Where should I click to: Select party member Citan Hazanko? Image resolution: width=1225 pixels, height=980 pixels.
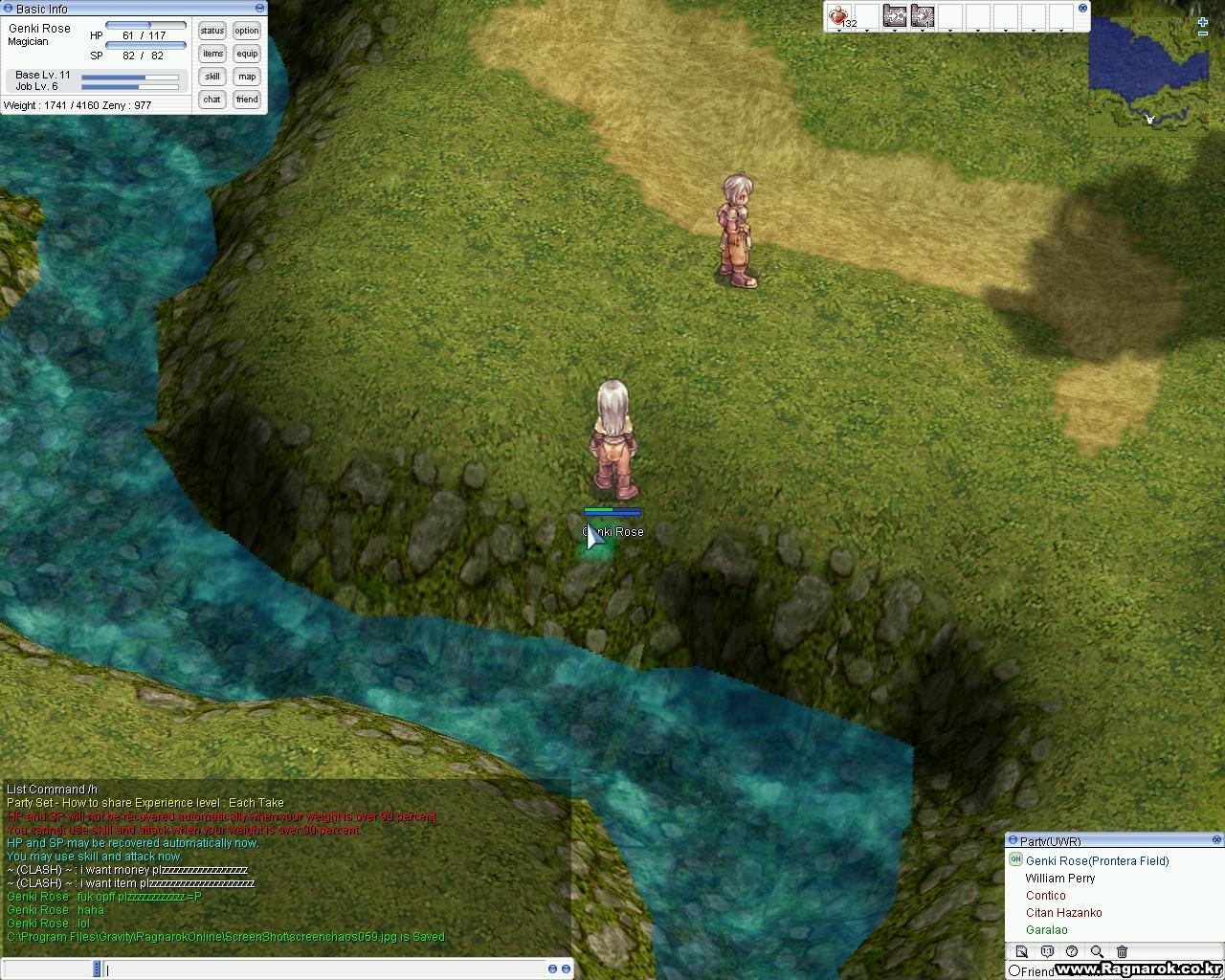1063,913
